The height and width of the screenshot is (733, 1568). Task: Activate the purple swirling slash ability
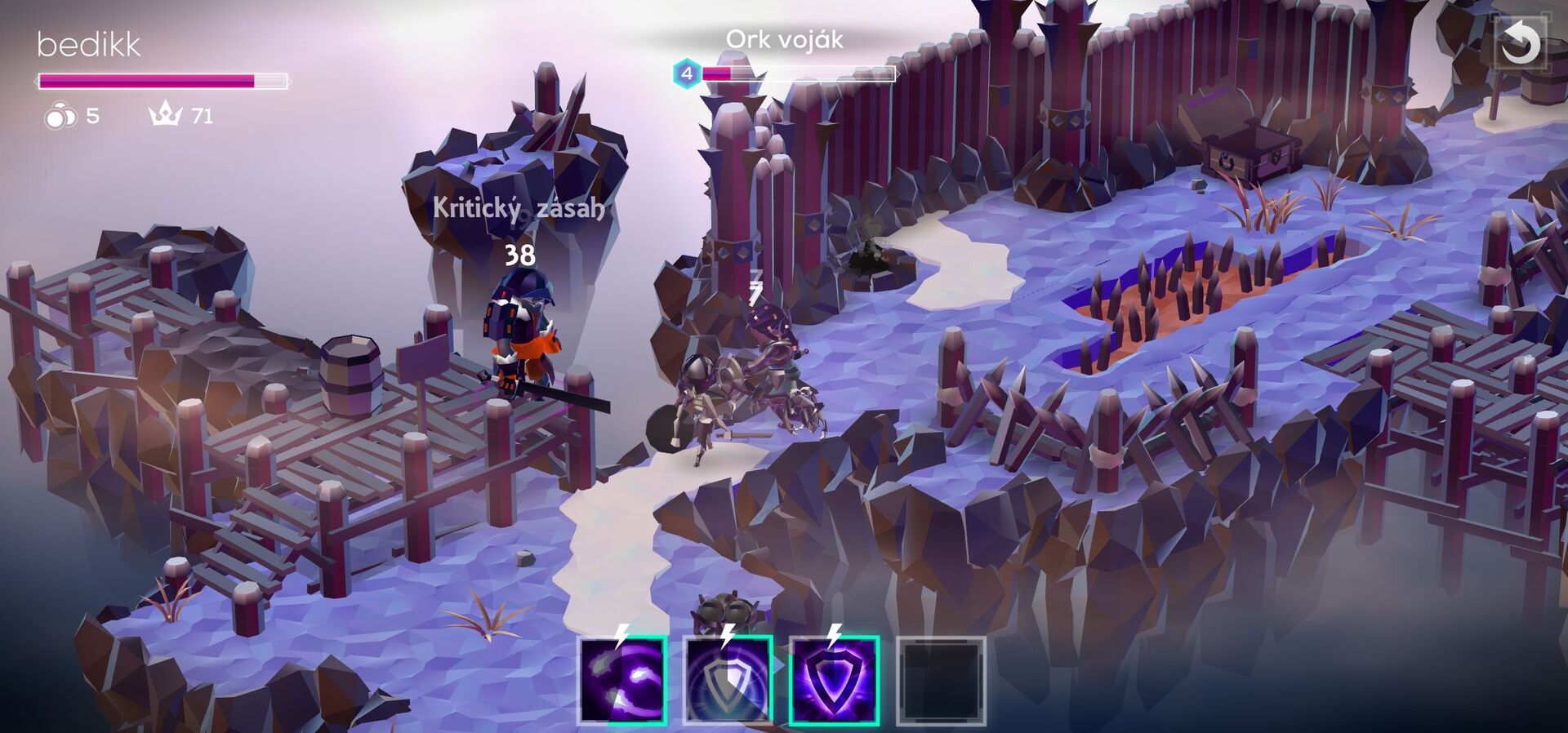tap(622, 681)
